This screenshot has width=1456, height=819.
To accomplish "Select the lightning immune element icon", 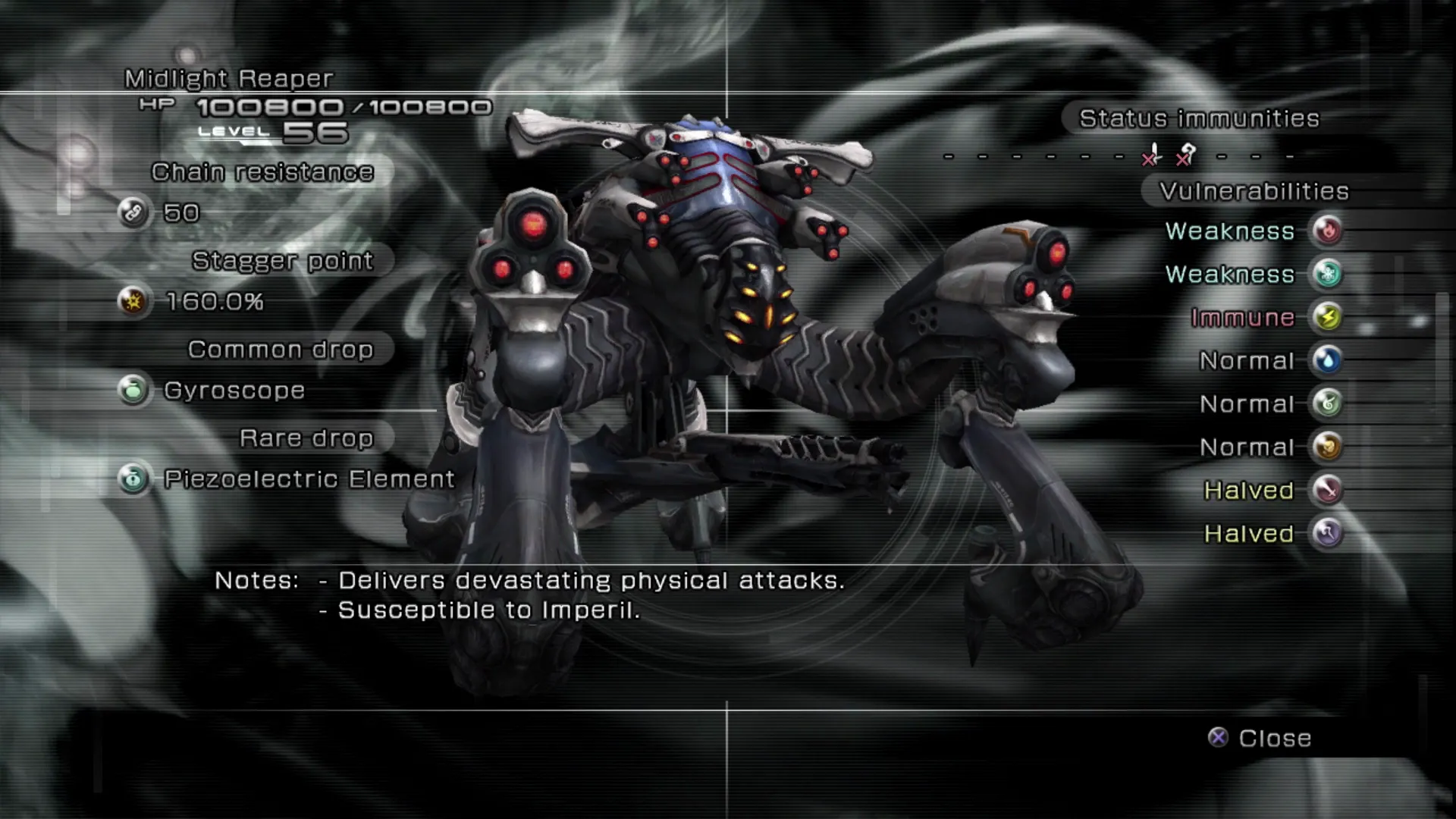I will click(x=1327, y=317).
